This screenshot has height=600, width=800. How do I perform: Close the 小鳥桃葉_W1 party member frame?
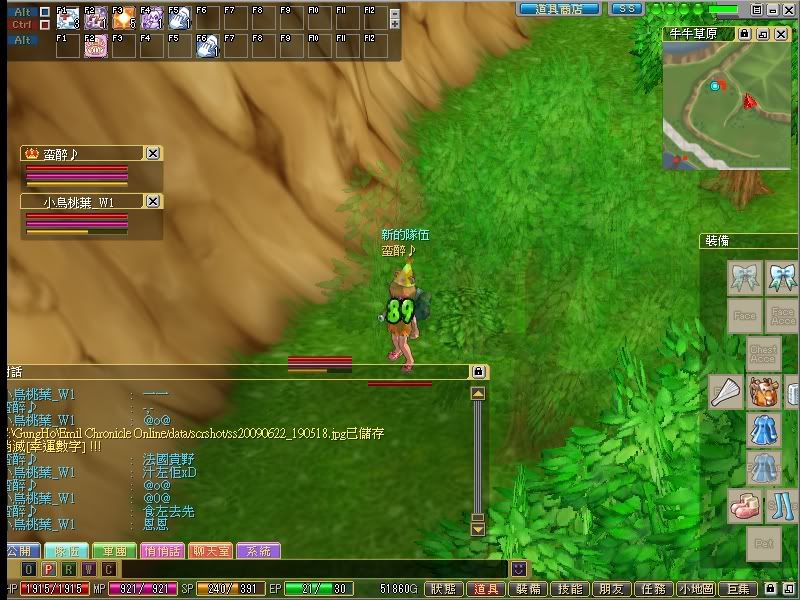(153, 201)
